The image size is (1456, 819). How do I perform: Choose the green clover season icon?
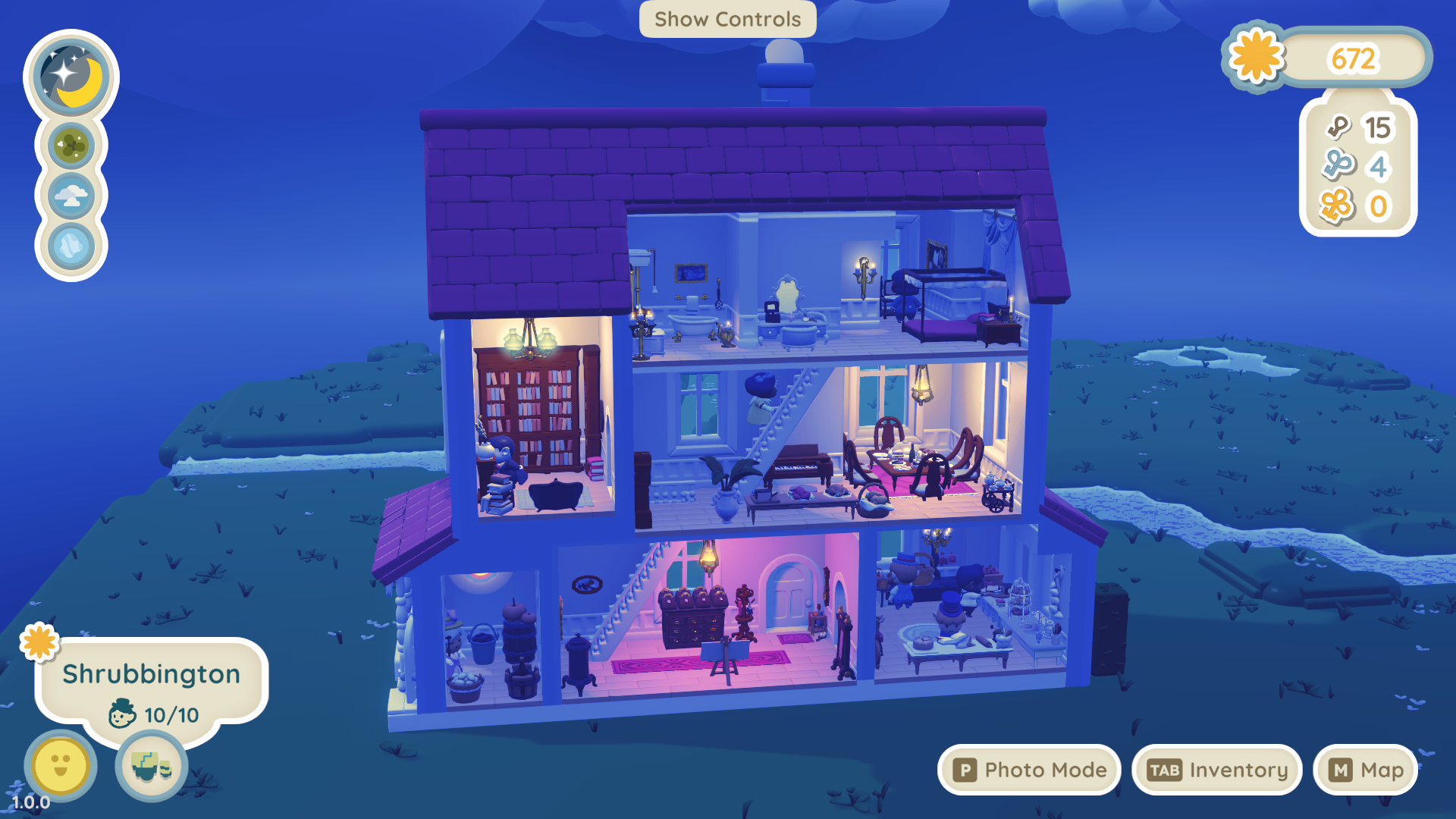point(71,146)
